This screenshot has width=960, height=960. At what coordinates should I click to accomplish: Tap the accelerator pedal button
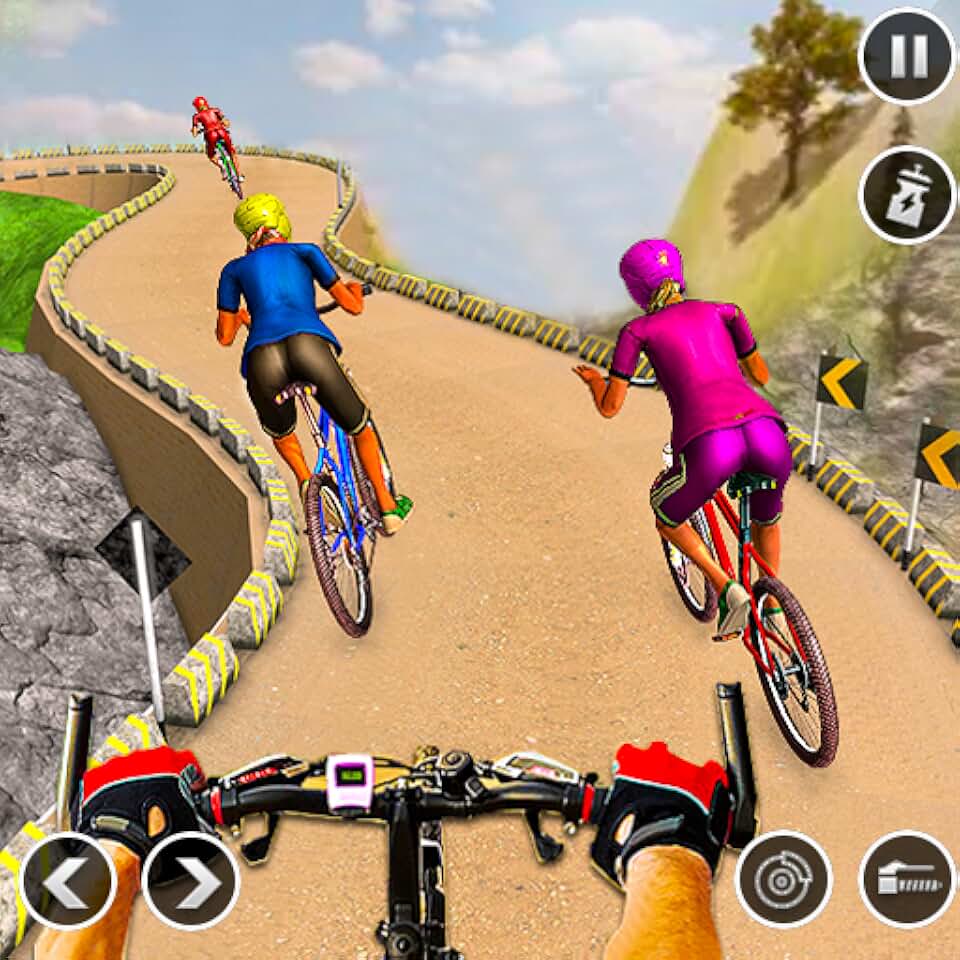click(907, 880)
